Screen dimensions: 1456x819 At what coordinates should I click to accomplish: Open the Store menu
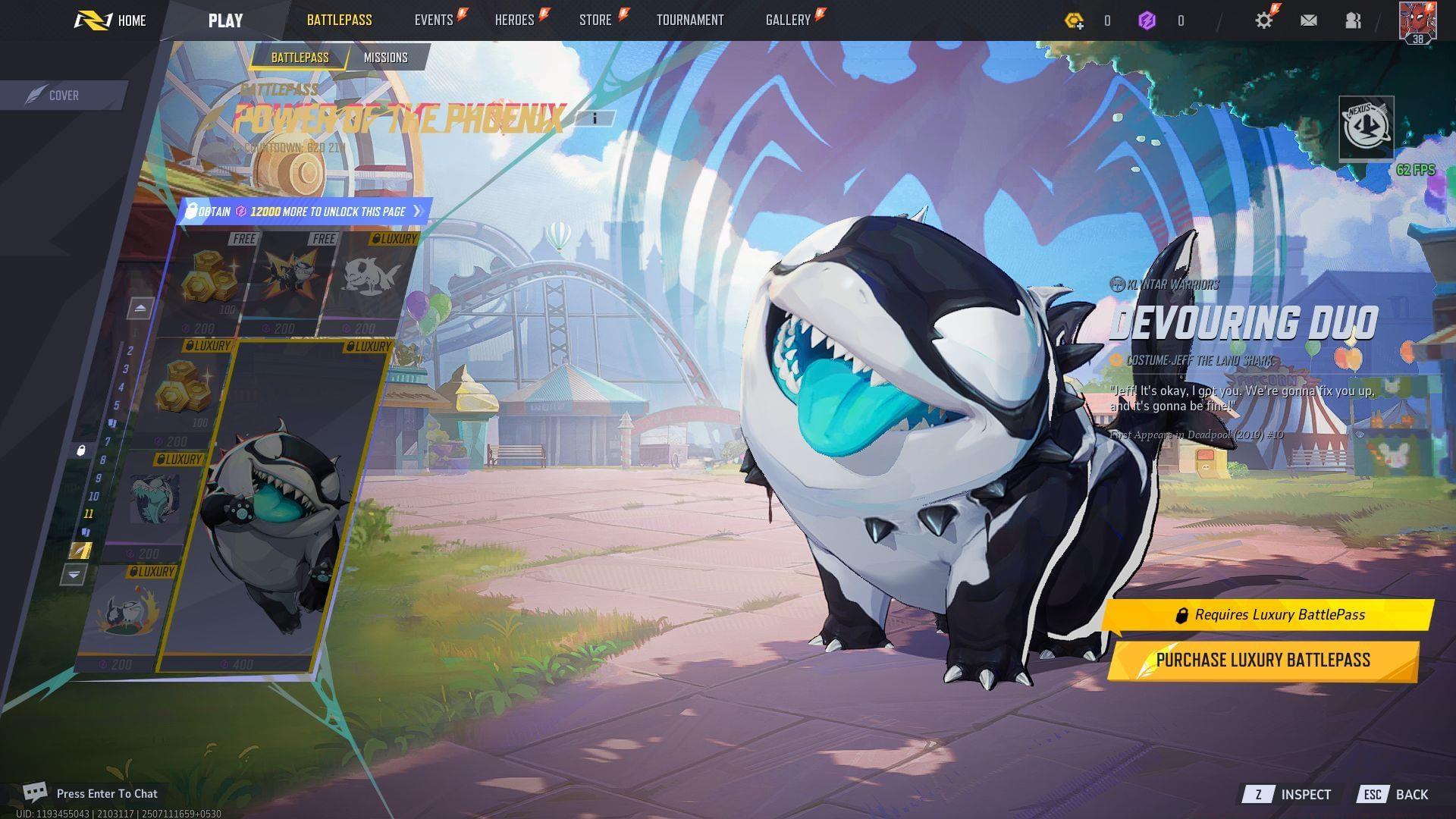point(596,20)
